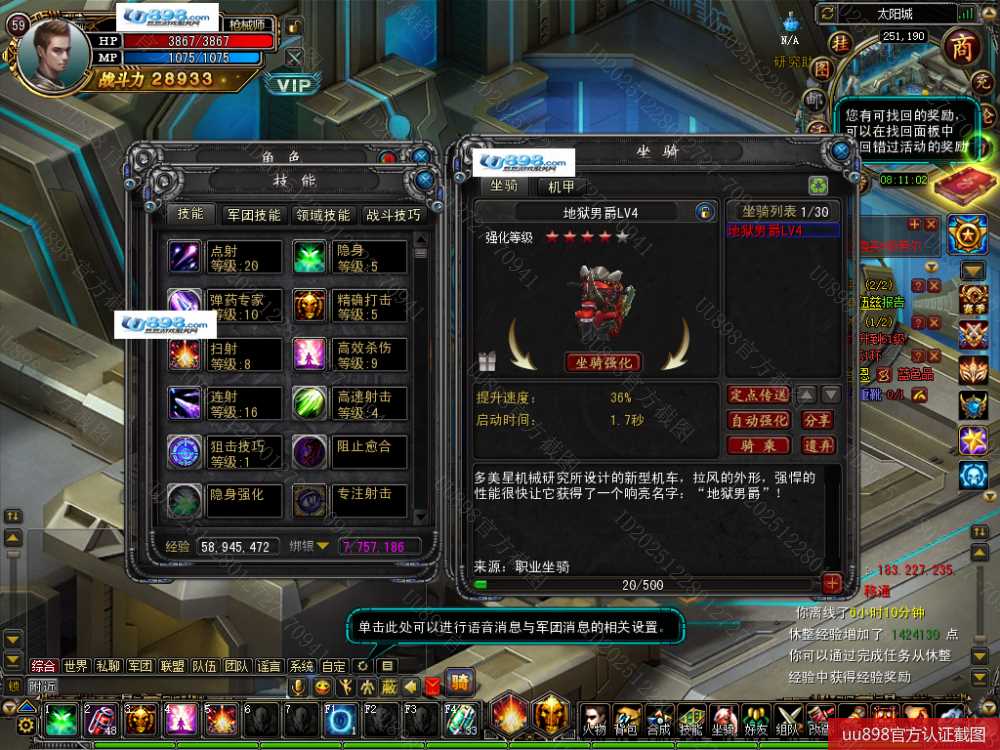
Task: Click the 坐骑强化 button
Action: [x=604, y=362]
